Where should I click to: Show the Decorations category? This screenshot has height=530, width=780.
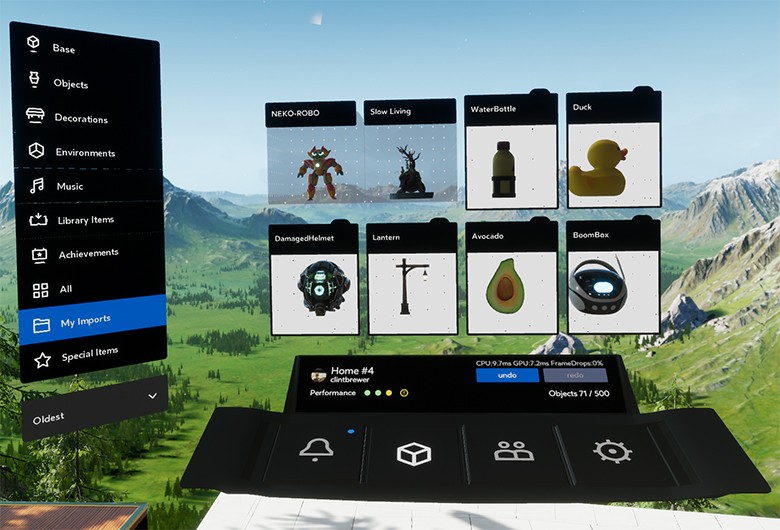click(x=80, y=118)
